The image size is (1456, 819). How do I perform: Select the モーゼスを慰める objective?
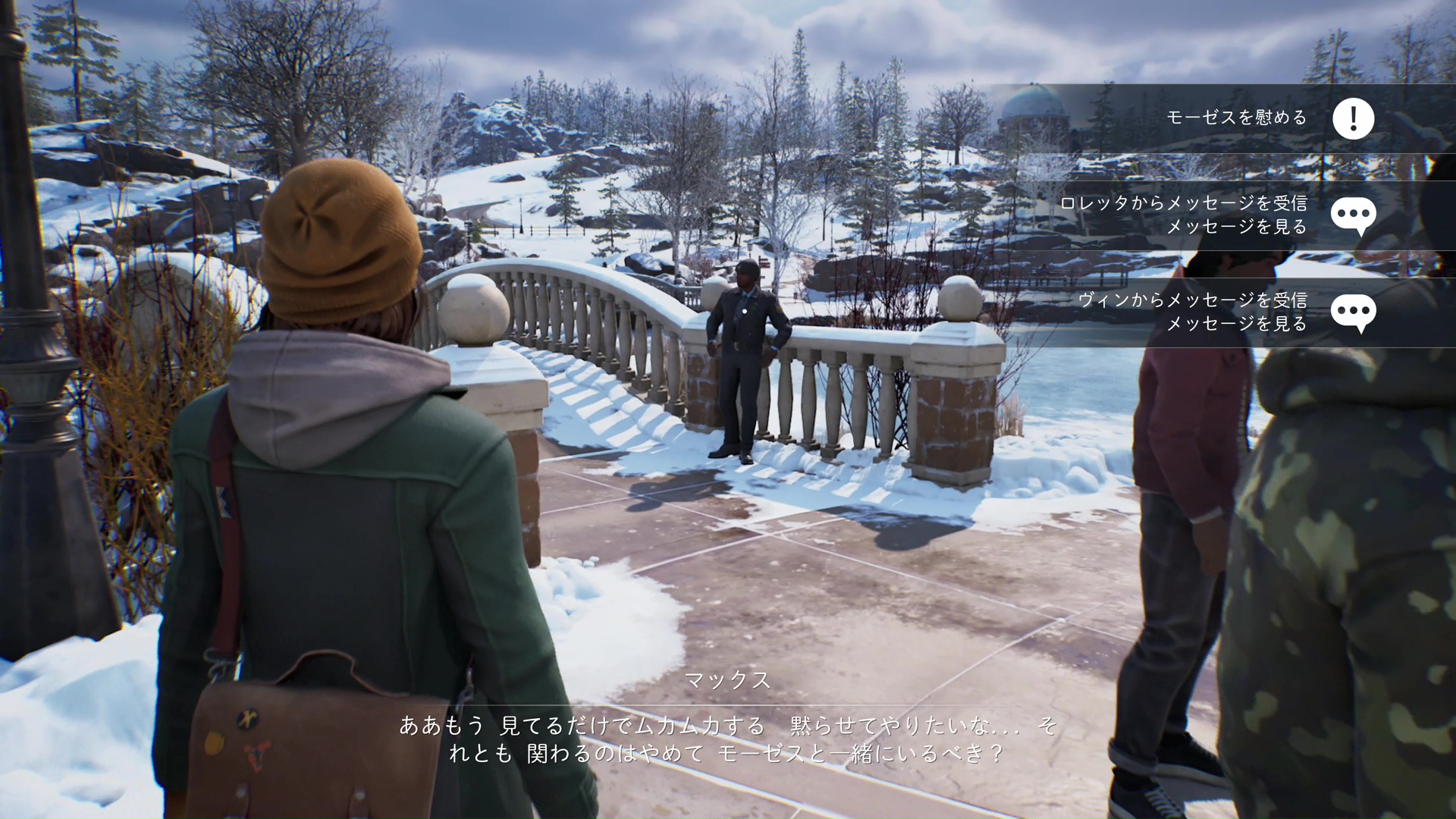tap(1236, 118)
